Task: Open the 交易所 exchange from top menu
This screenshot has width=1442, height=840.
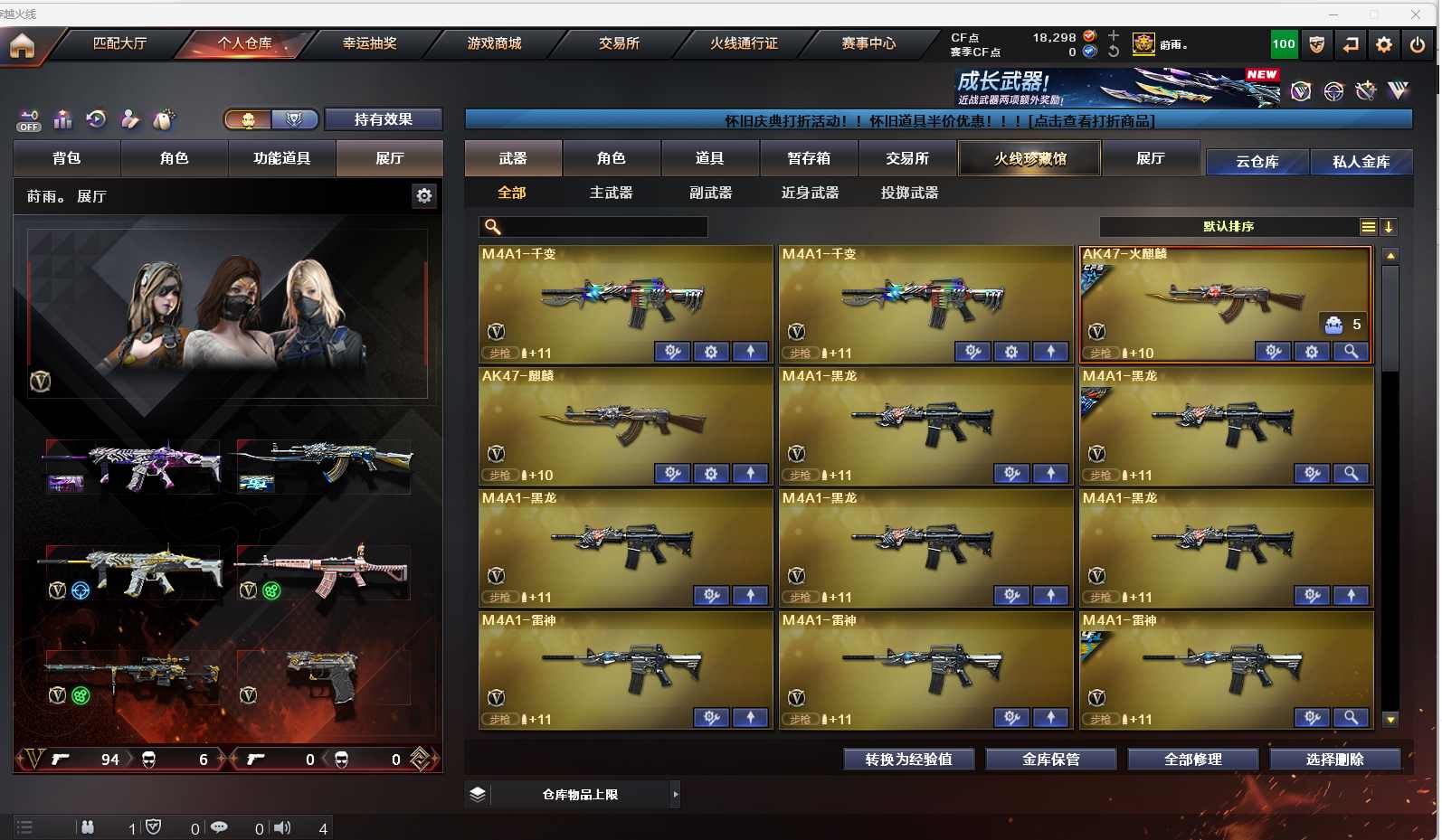Action: coord(619,43)
